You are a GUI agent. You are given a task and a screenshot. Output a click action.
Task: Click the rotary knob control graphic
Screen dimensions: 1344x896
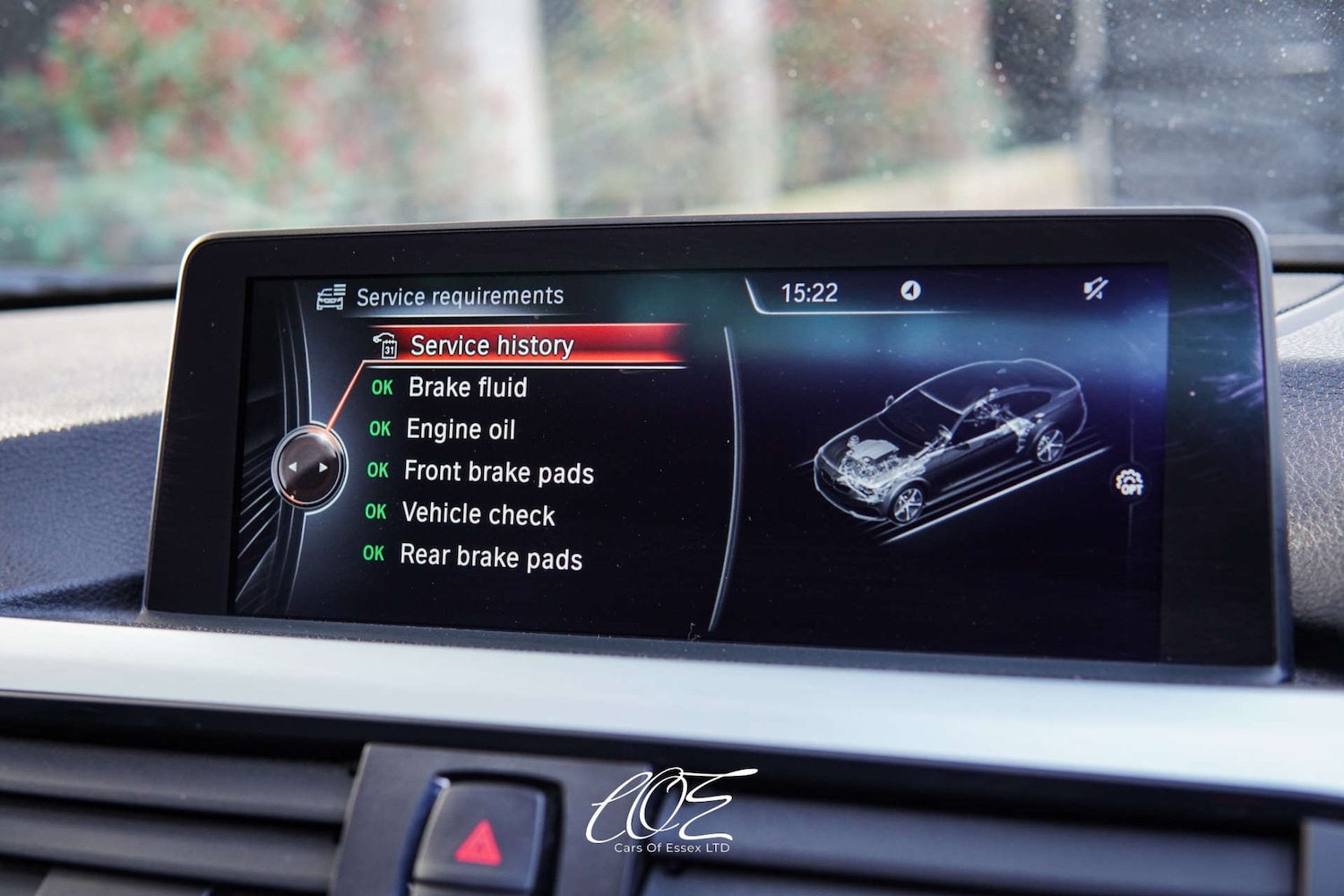click(309, 467)
